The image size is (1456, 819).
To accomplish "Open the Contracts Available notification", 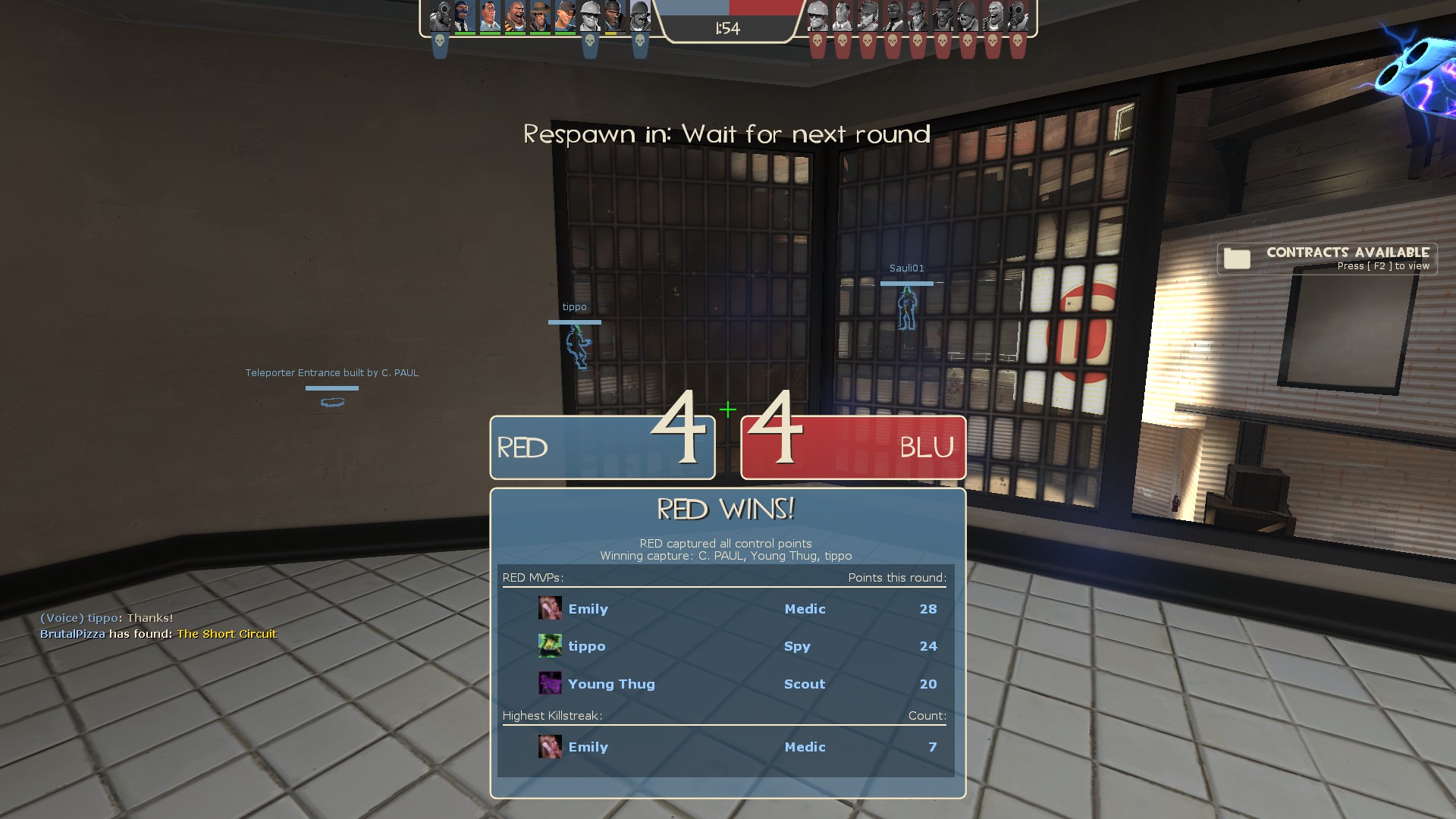I will point(1327,259).
